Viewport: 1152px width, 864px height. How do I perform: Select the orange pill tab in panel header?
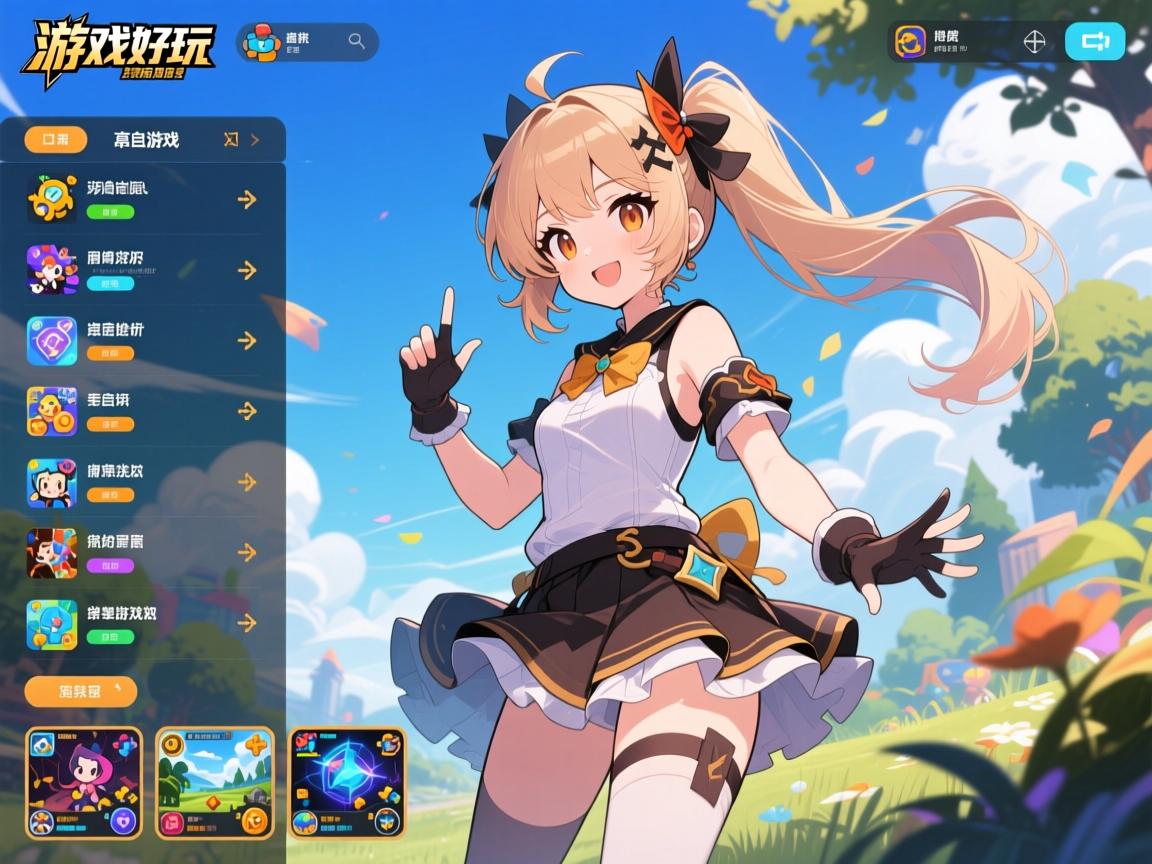click(x=49, y=140)
